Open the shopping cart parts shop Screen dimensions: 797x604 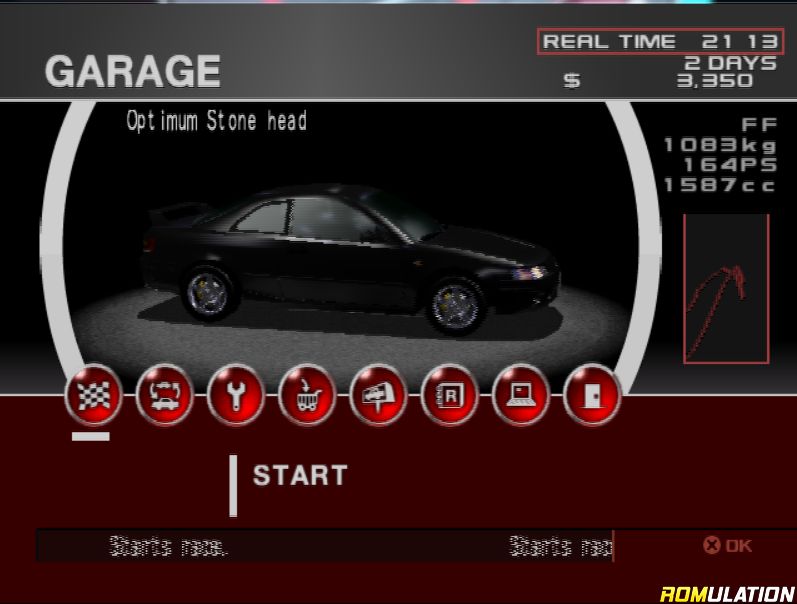(x=306, y=396)
